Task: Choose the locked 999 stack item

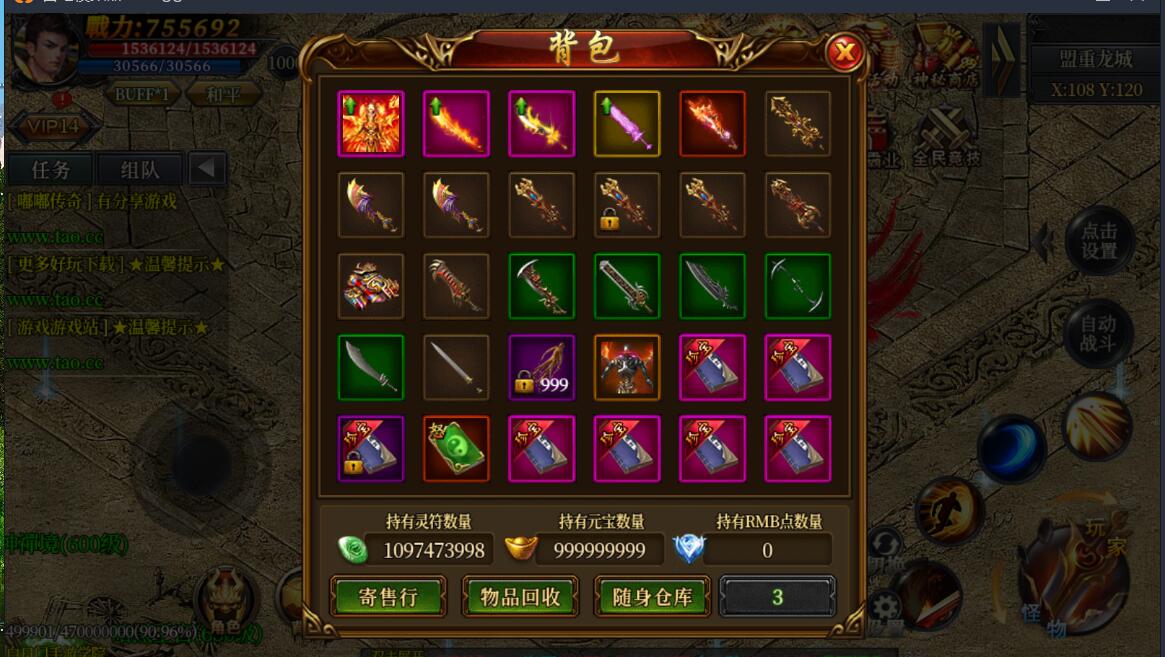Action: (542, 367)
